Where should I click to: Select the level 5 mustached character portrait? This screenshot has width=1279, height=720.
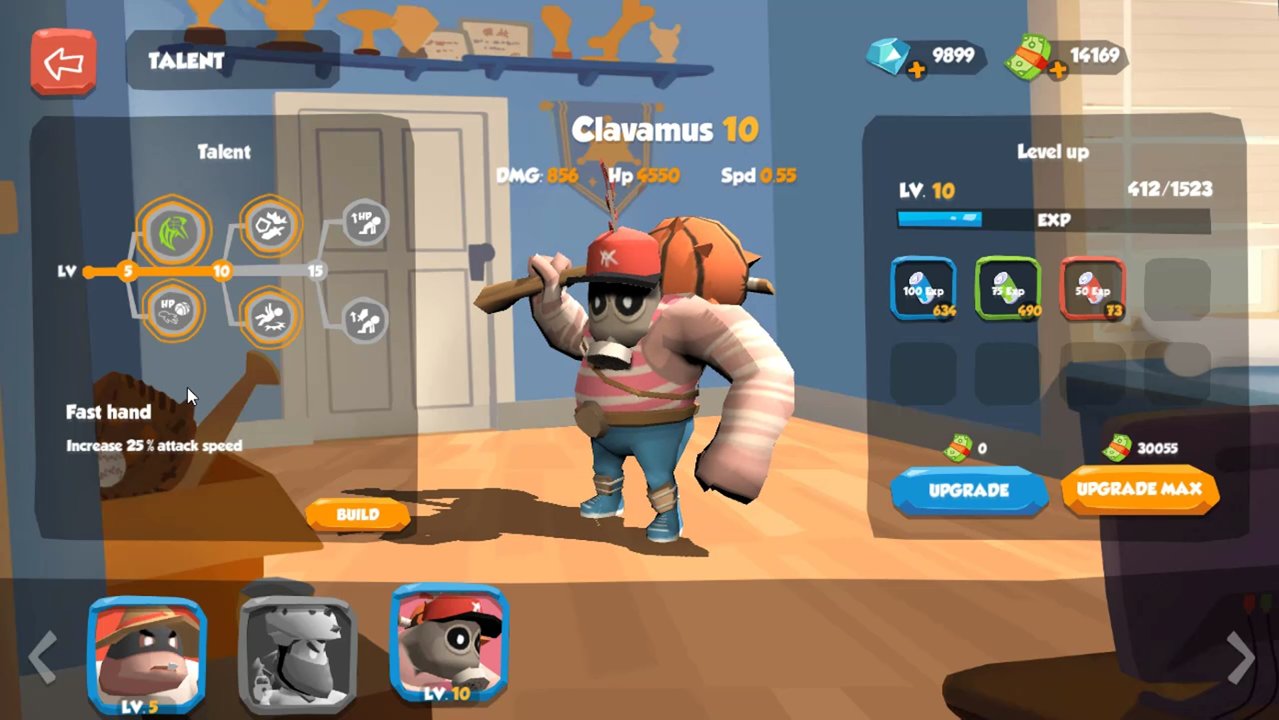click(x=146, y=644)
